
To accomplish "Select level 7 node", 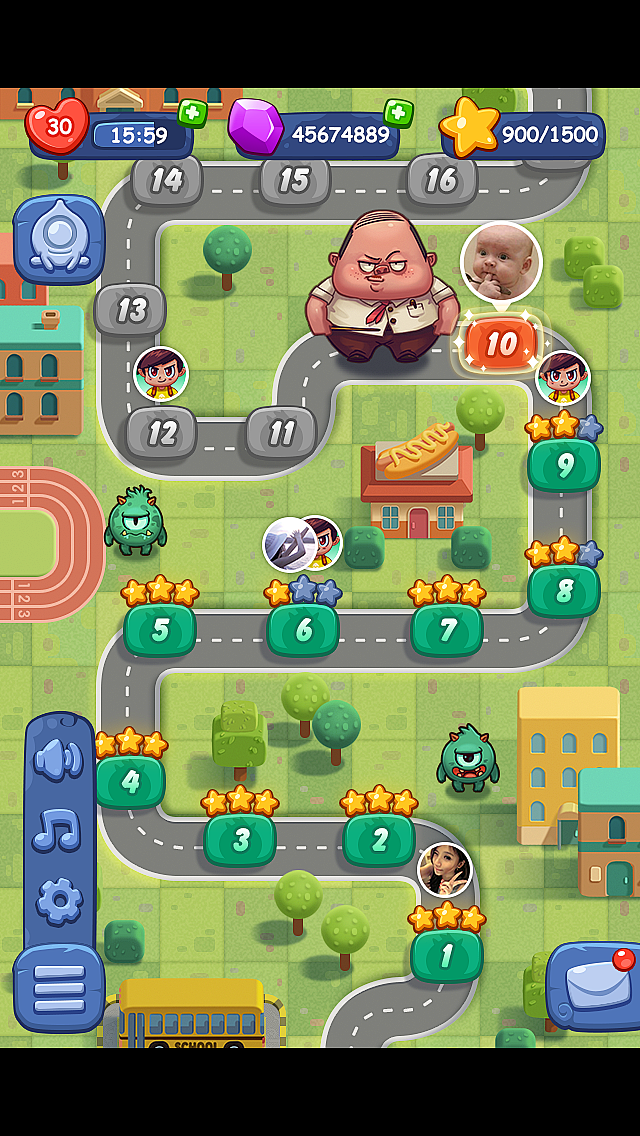I will pyautogui.click(x=447, y=630).
